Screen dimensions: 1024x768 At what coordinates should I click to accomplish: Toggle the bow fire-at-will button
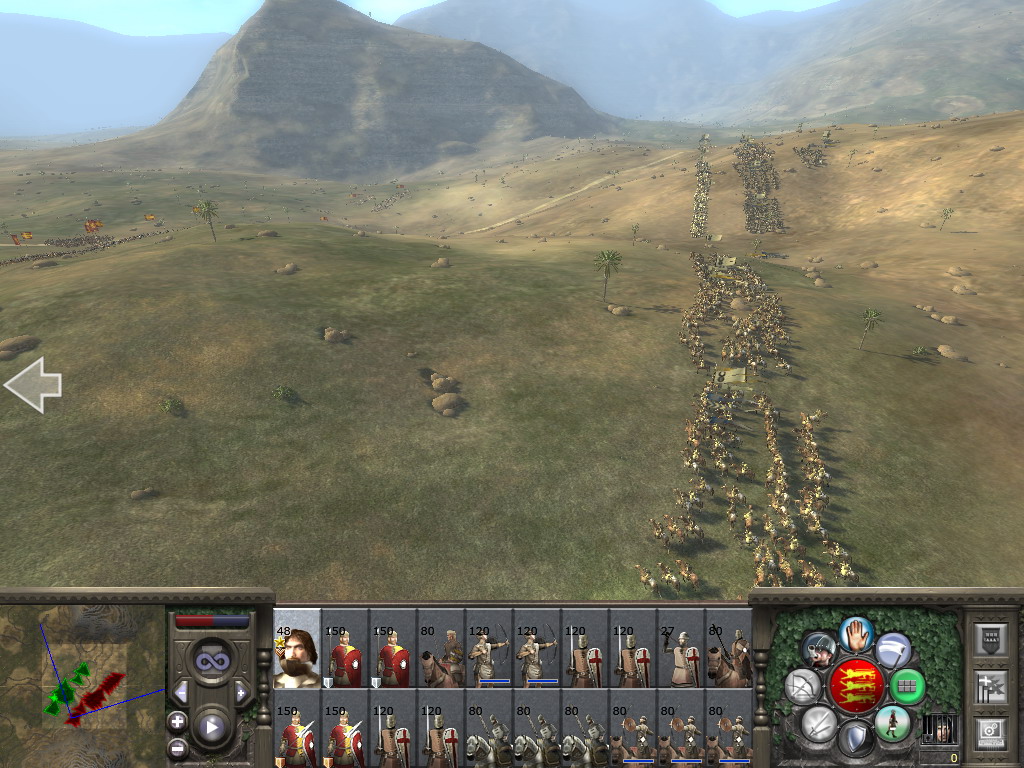pos(803,687)
